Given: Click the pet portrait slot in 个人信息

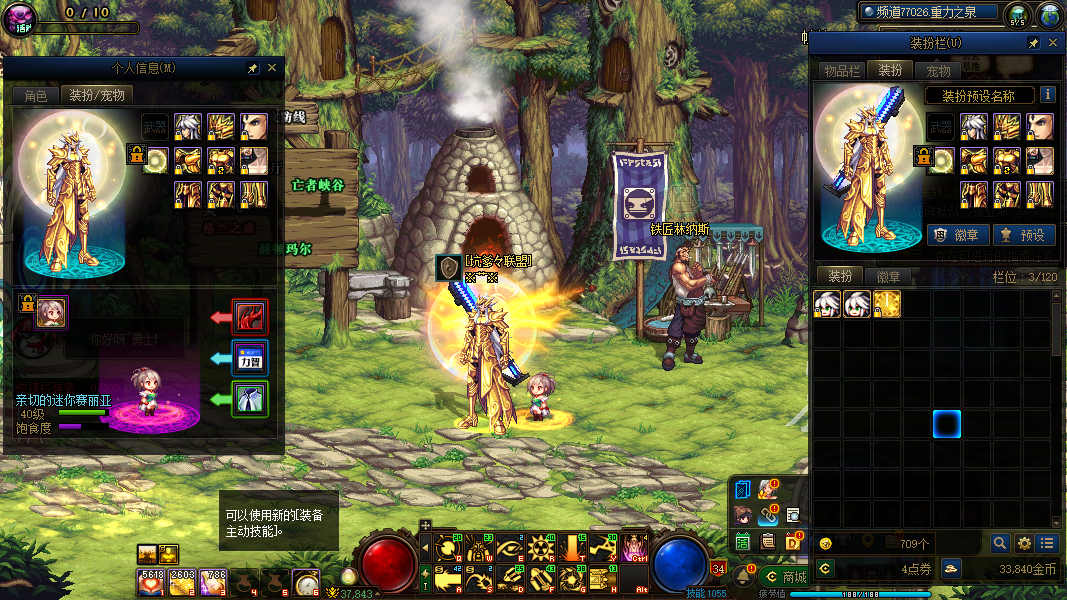Looking at the screenshot, I should [x=51, y=313].
